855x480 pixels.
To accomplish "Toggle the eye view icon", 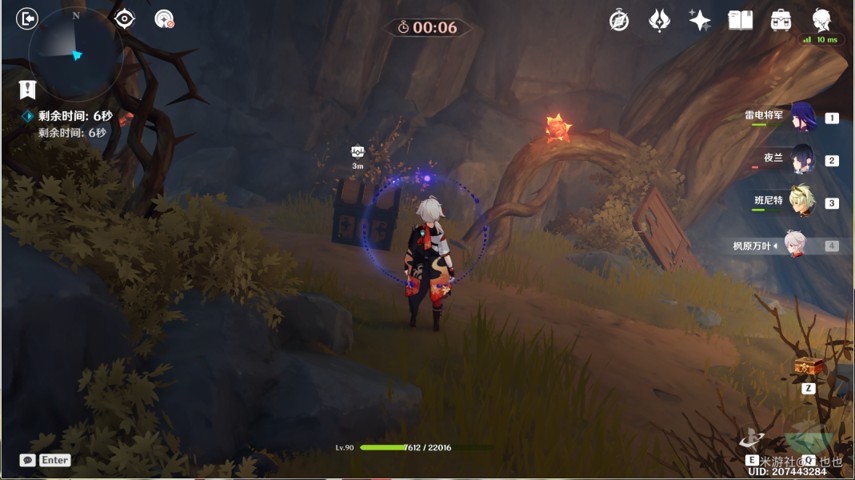I will click(x=124, y=19).
